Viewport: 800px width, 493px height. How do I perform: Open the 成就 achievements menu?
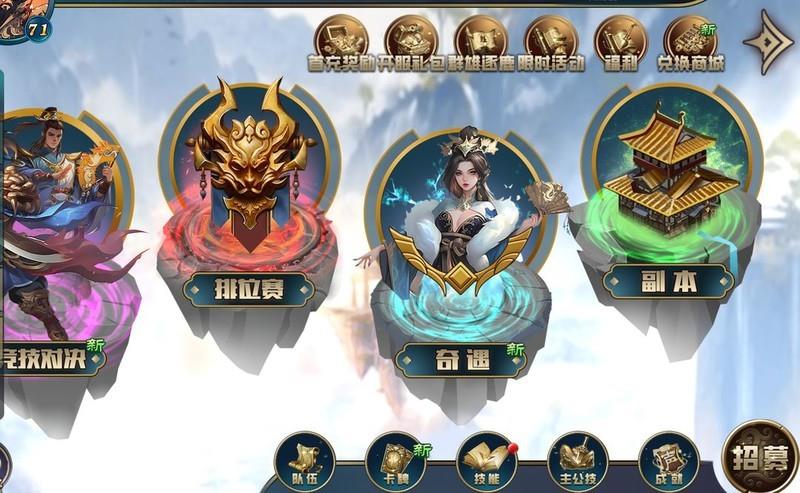click(x=668, y=462)
